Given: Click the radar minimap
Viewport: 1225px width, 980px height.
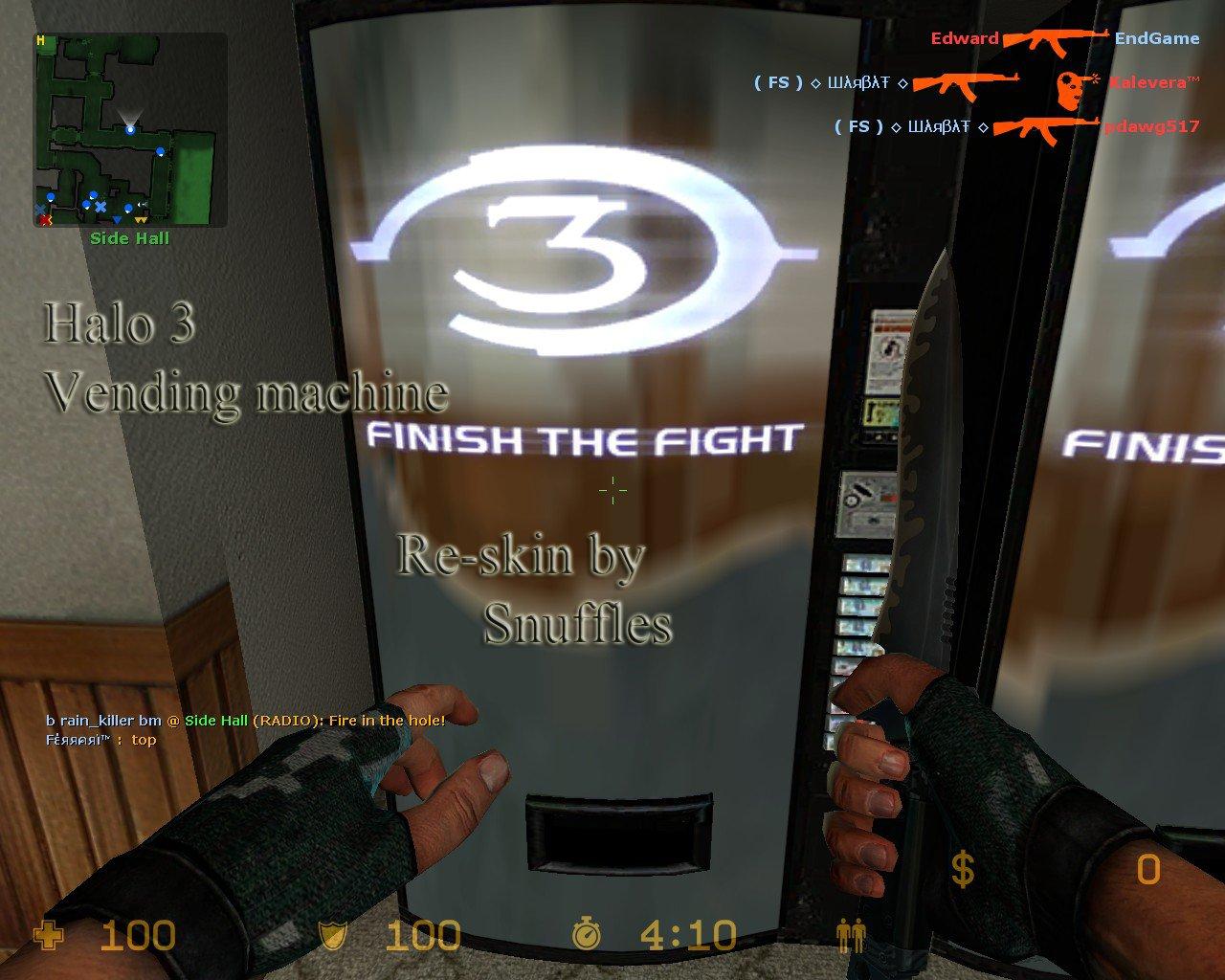Looking at the screenshot, I should 131,130.
